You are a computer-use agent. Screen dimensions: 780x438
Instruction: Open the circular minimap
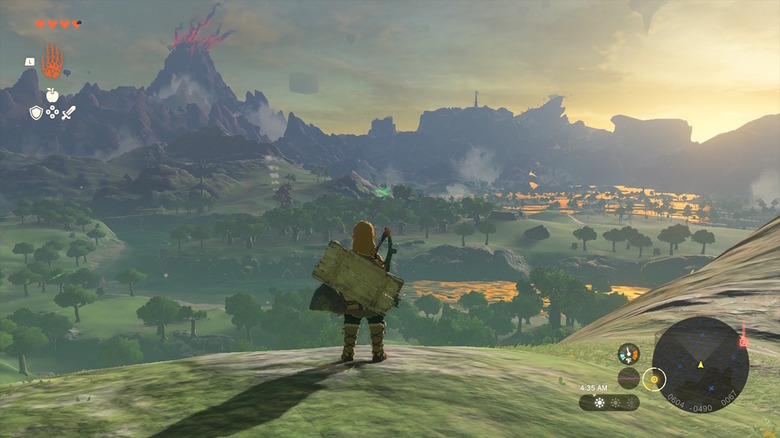click(x=700, y=365)
